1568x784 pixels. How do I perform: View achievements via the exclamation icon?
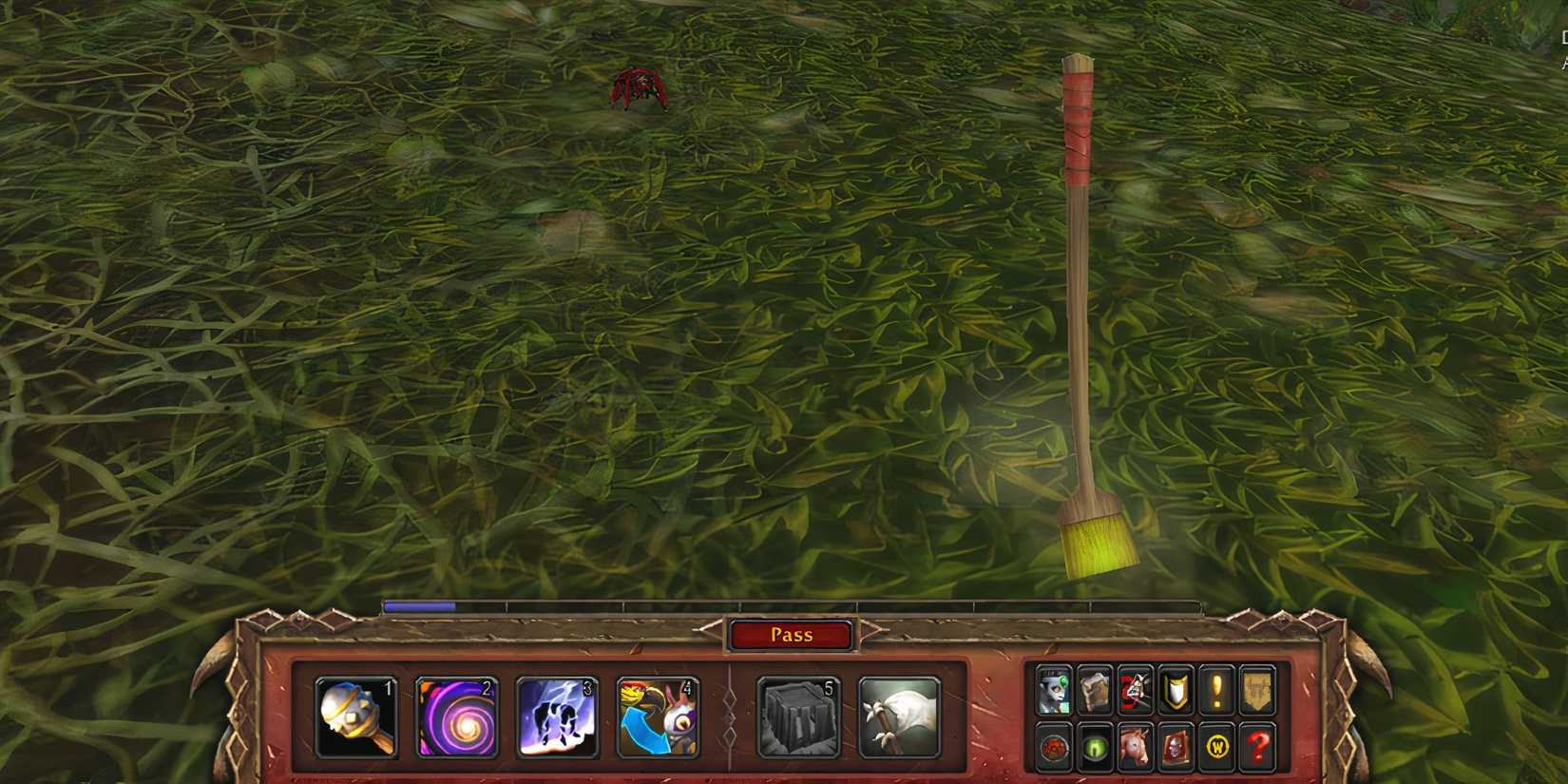coord(1216,689)
